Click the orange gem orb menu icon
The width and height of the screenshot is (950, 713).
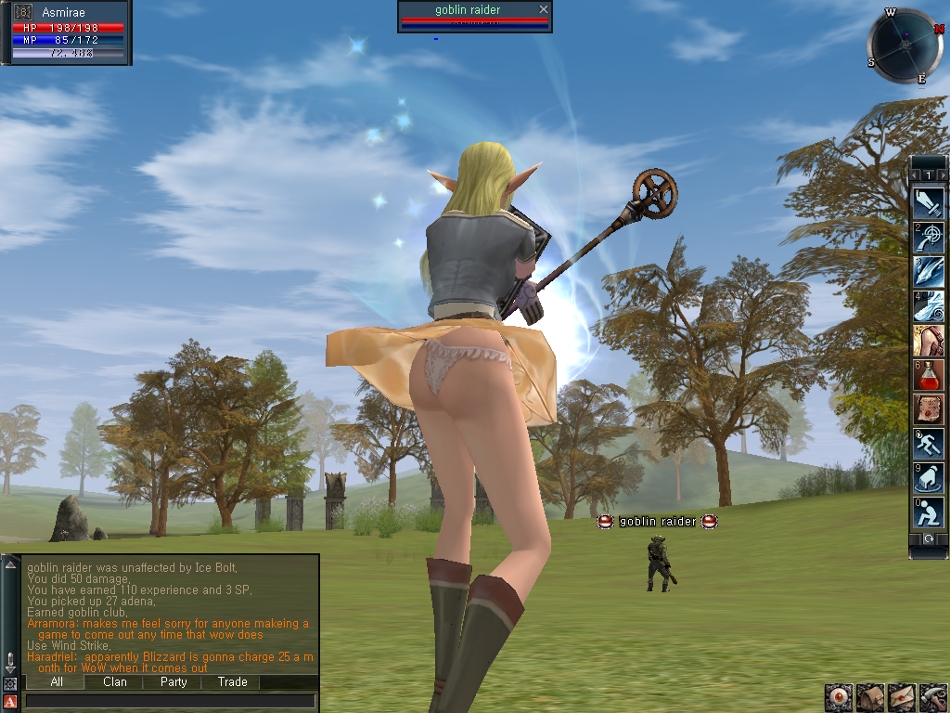(839, 697)
